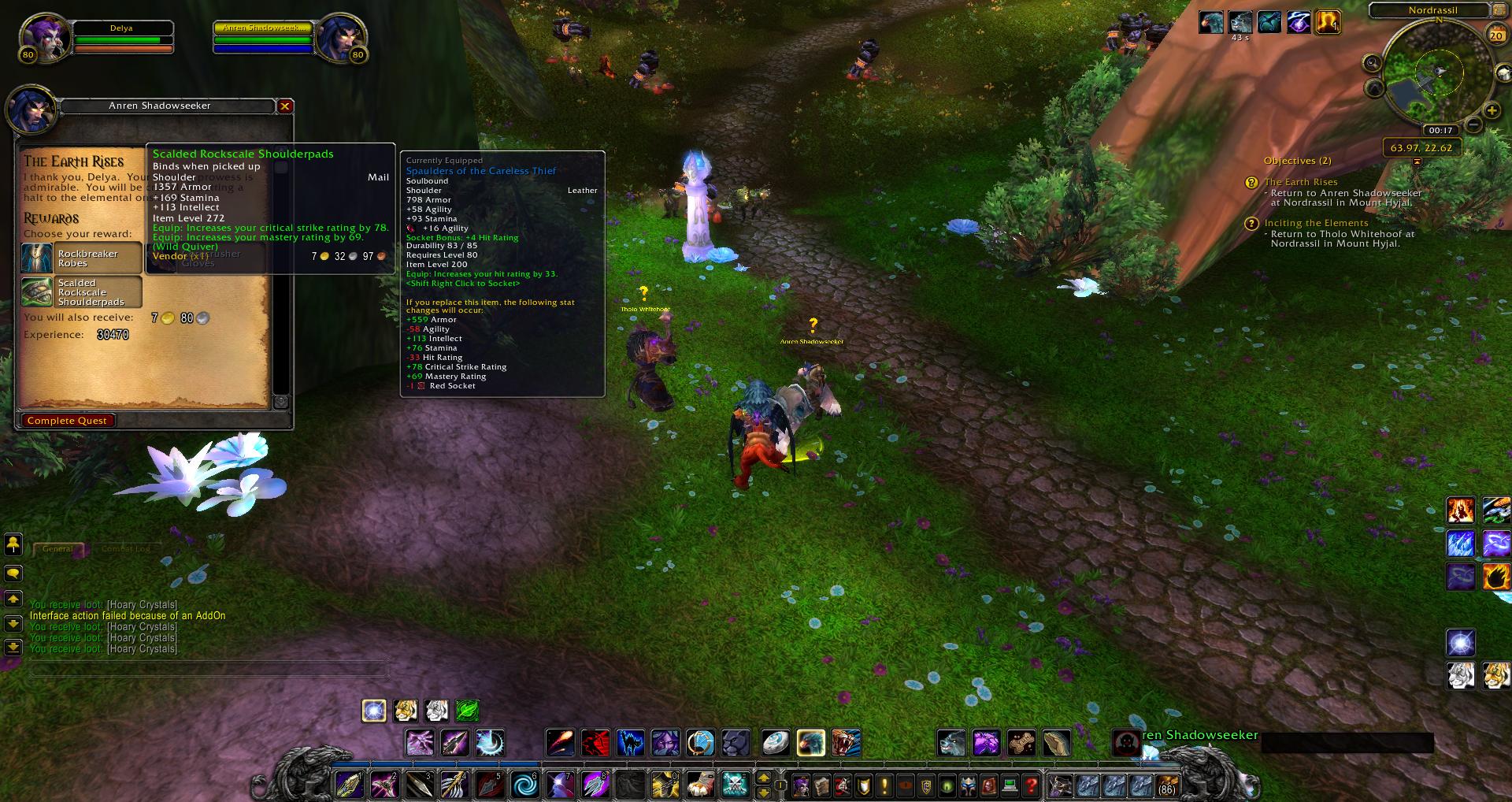Zoom in the minimap with the plus button
This screenshot has height=802, width=1512.
coord(1492,110)
